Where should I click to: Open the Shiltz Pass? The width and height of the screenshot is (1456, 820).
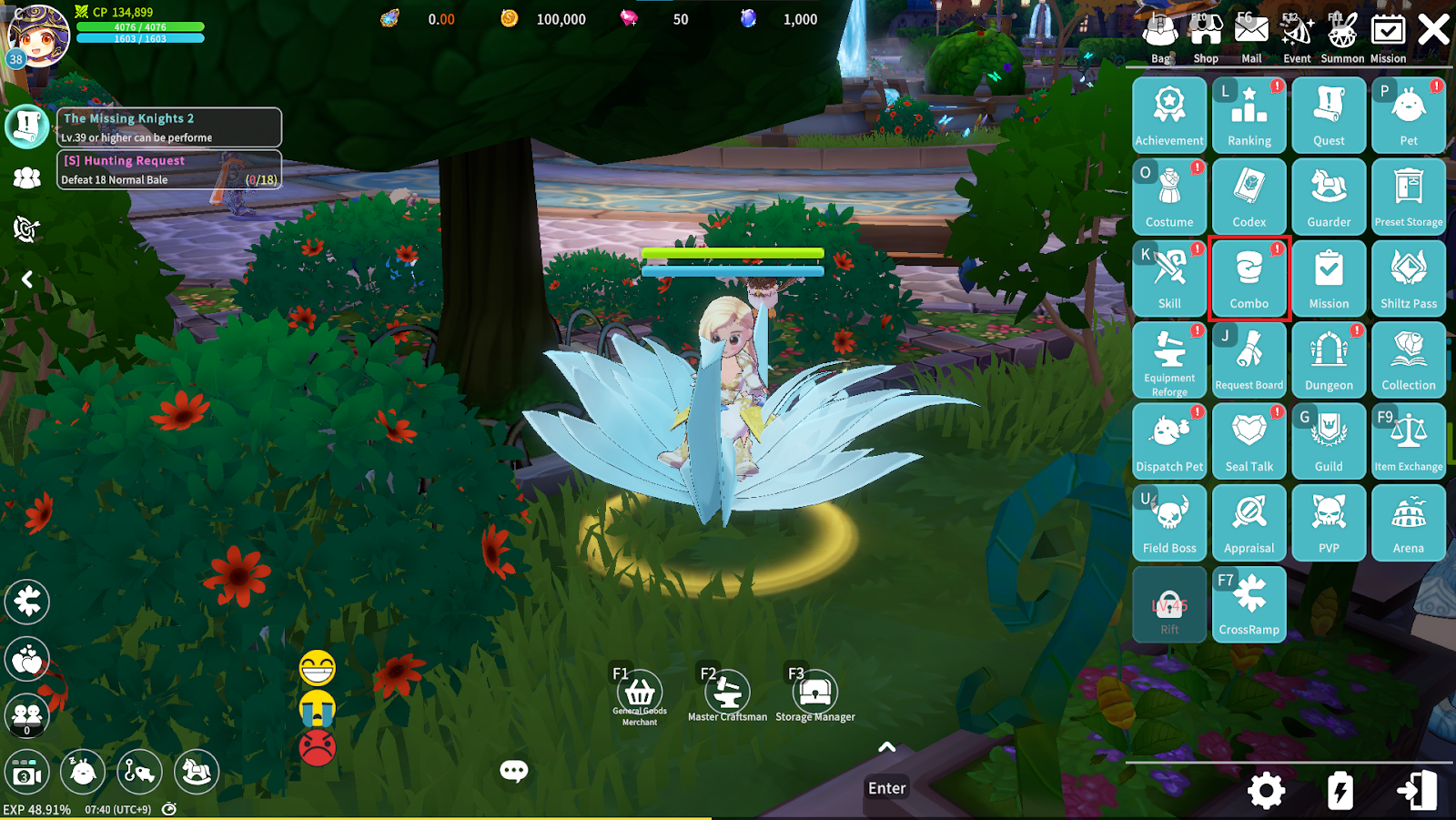point(1408,278)
